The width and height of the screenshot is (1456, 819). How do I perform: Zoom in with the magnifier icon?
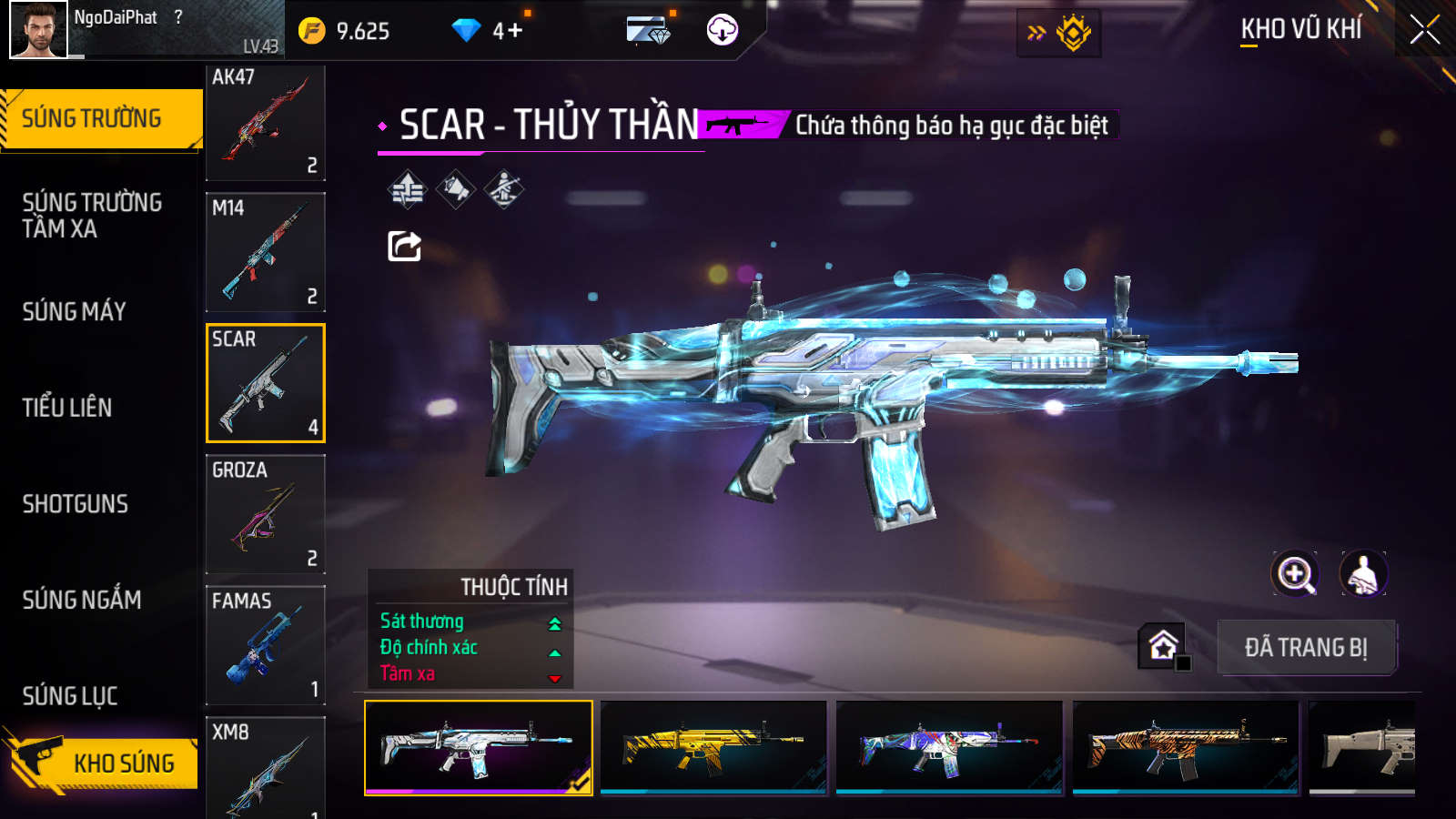1295,574
